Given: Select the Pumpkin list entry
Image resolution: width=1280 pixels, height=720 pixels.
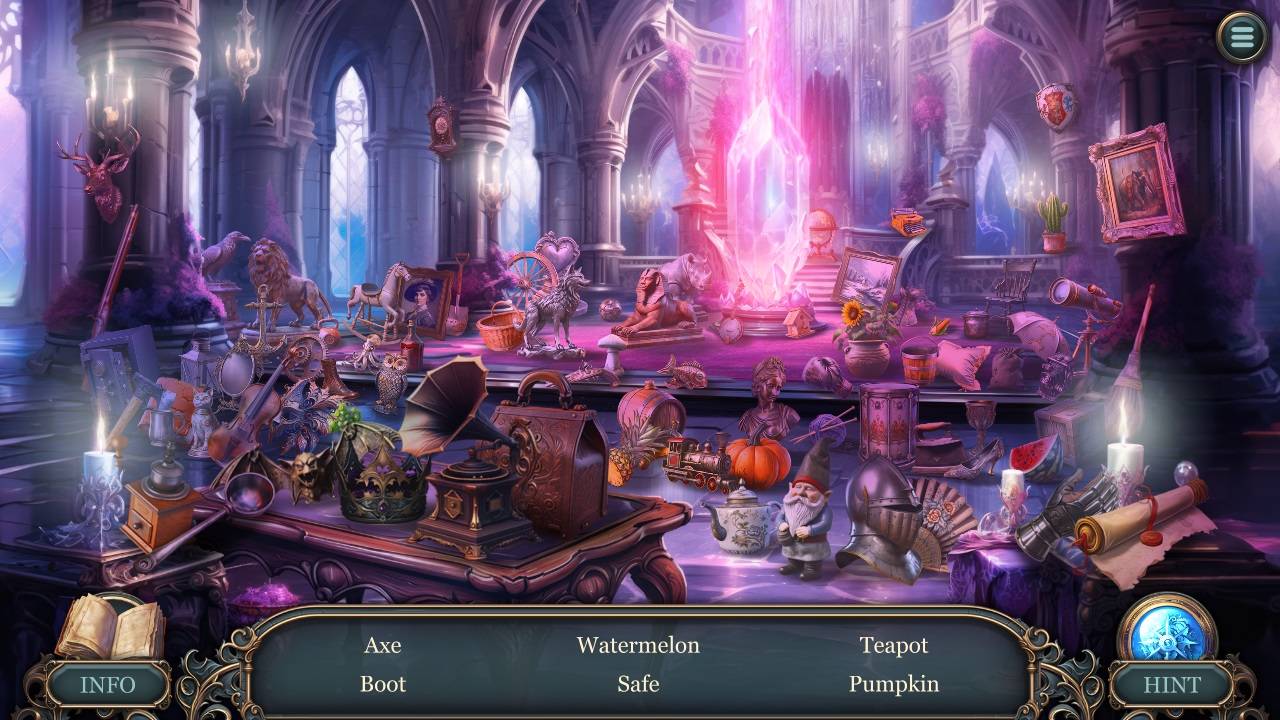Looking at the screenshot, I should point(894,684).
